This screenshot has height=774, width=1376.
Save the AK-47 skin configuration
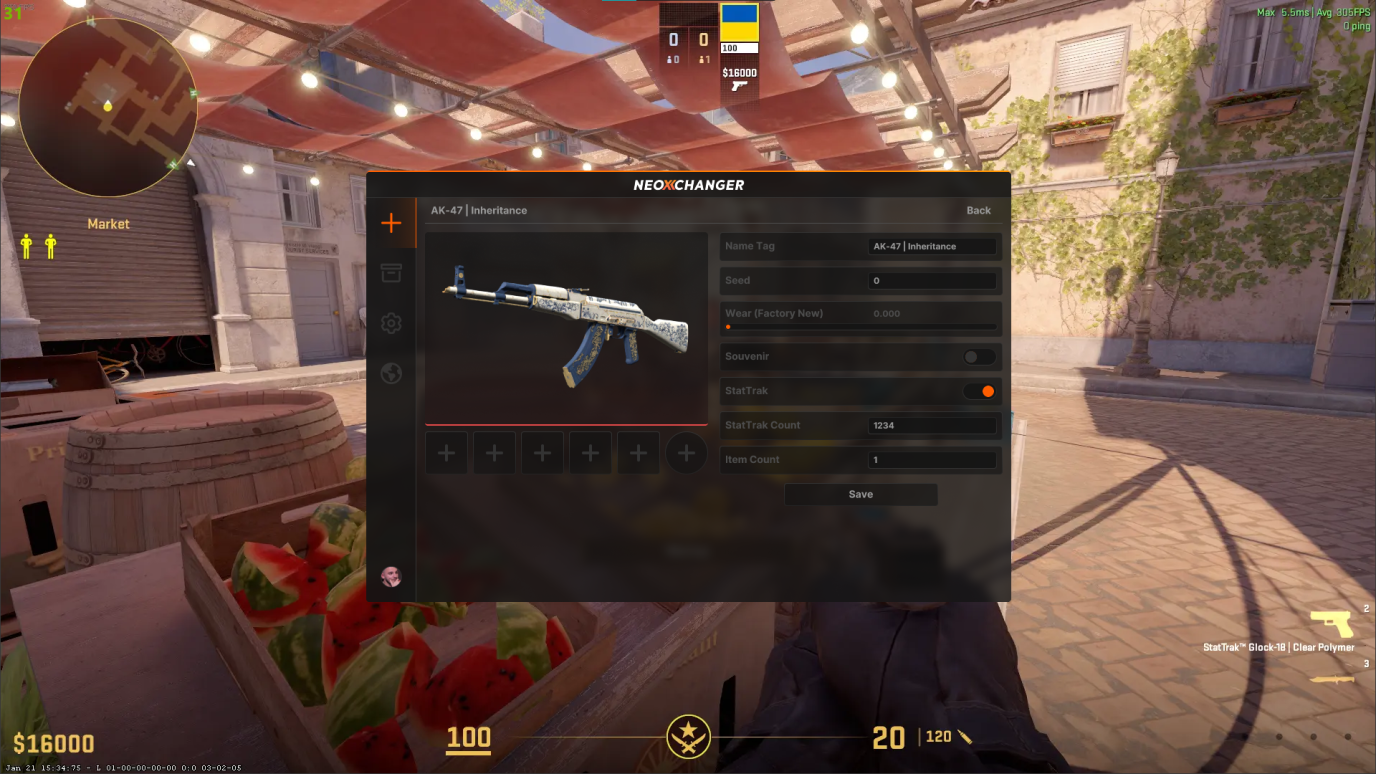pyautogui.click(x=860, y=494)
